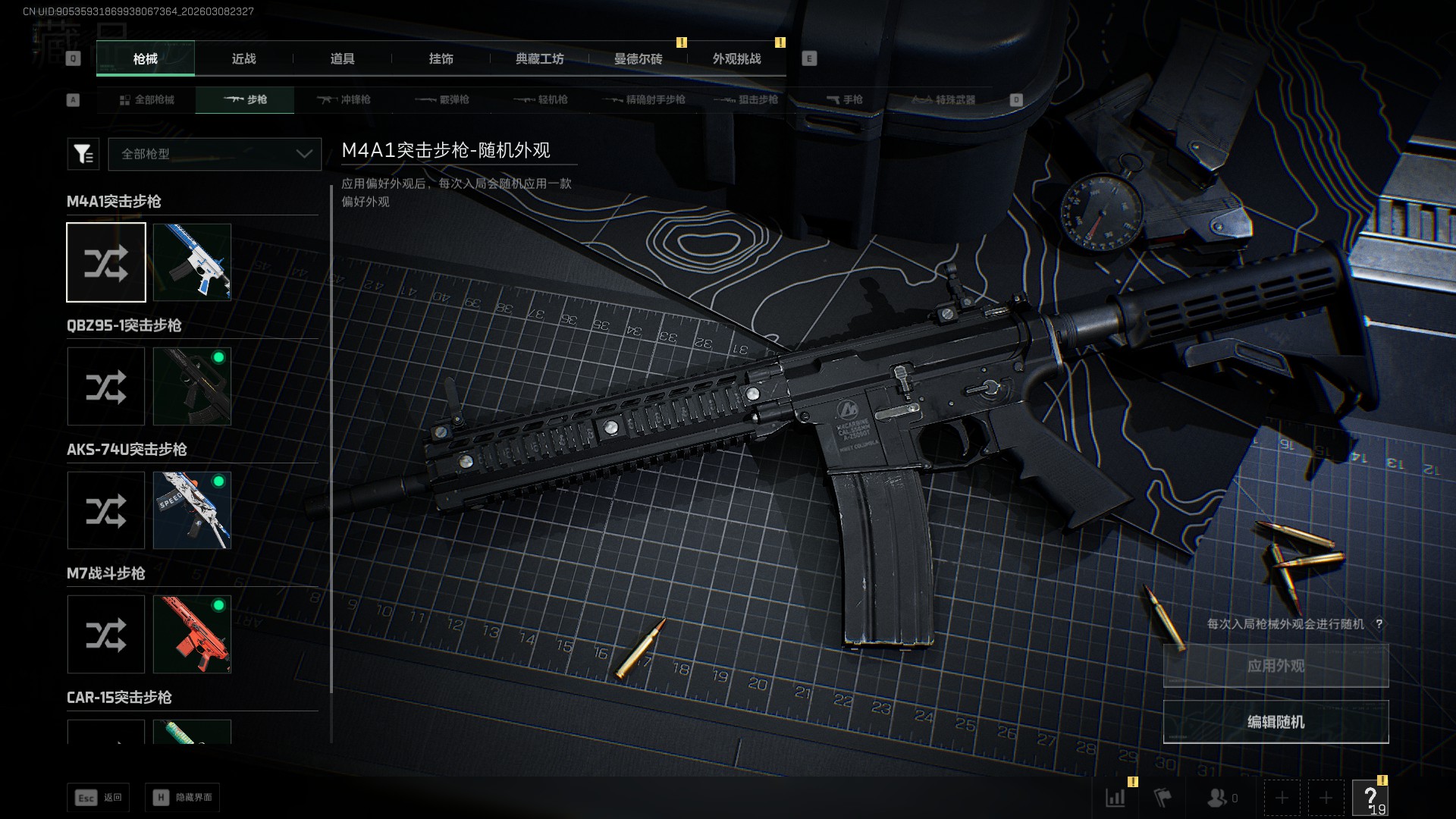The height and width of the screenshot is (819, 1456).
Task: Switch to the 手枪 pistol category
Action: [x=844, y=99]
